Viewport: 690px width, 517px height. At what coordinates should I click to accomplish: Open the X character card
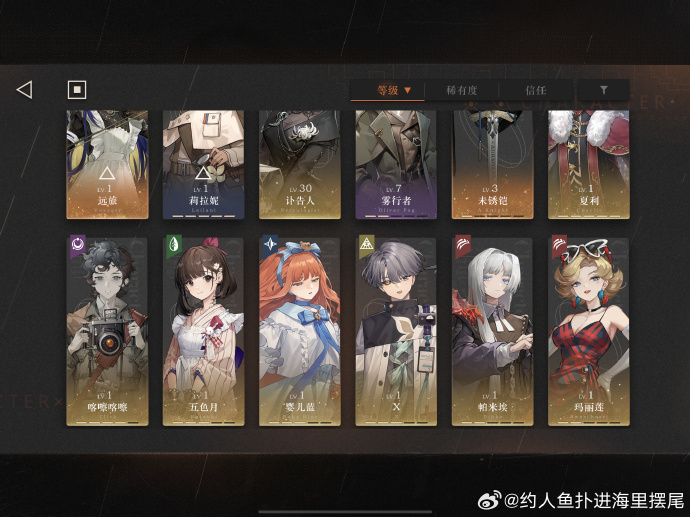pos(396,330)
